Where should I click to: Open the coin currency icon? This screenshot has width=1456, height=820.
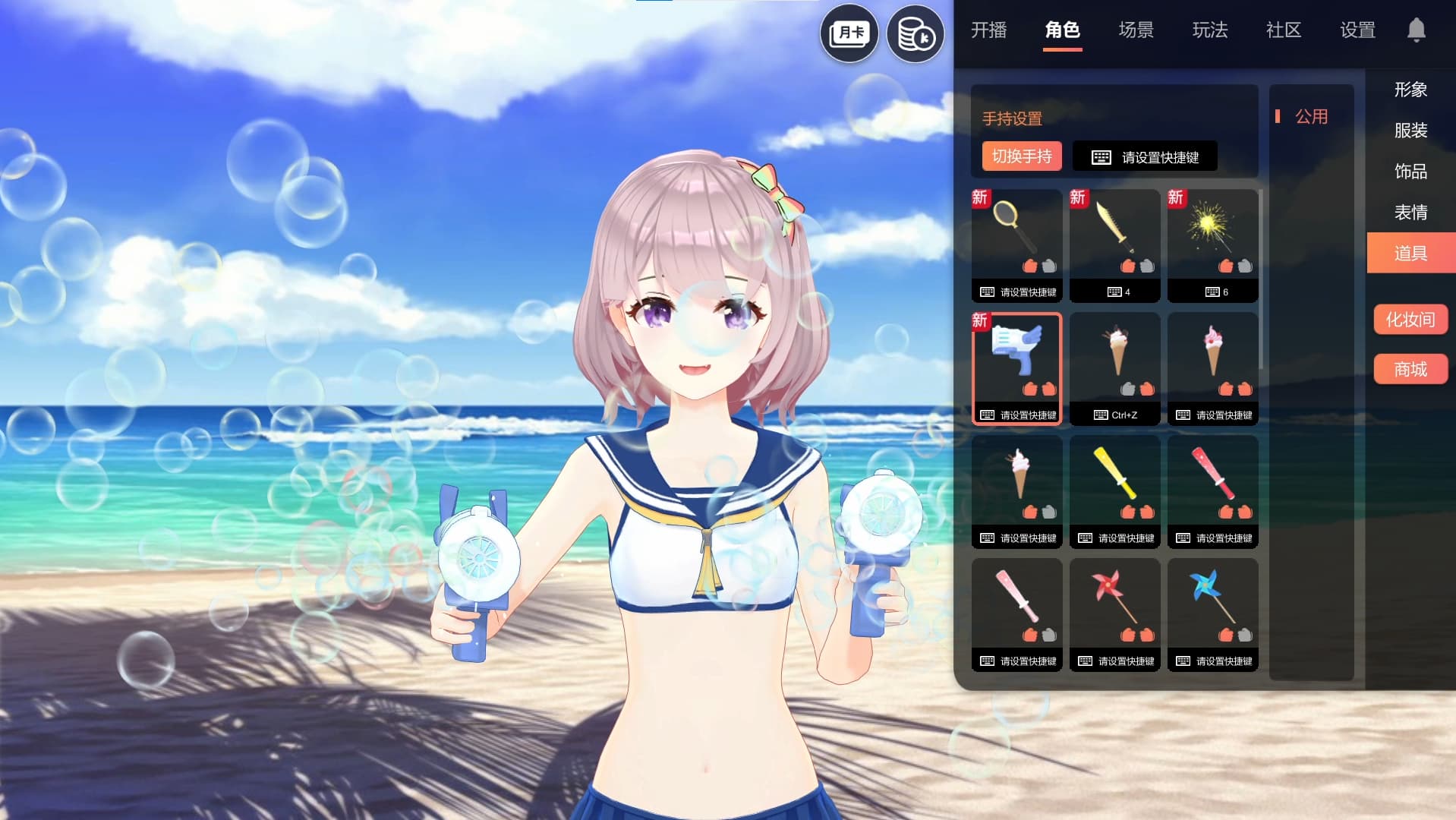click(x=915, y=34)
